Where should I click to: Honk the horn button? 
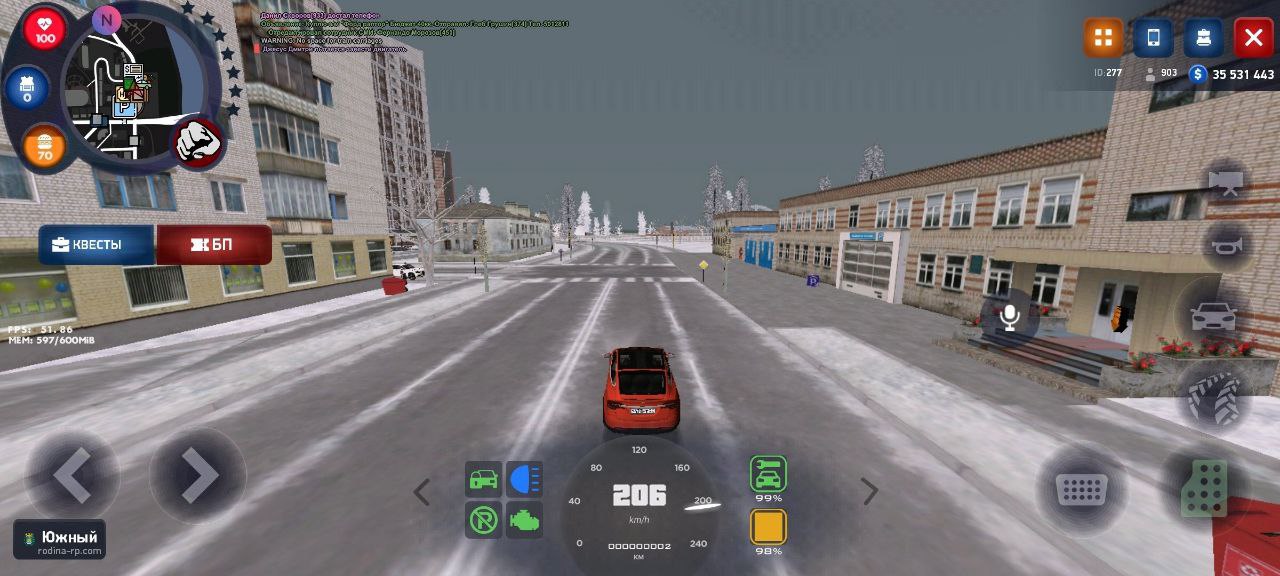tap(1226, 245)
